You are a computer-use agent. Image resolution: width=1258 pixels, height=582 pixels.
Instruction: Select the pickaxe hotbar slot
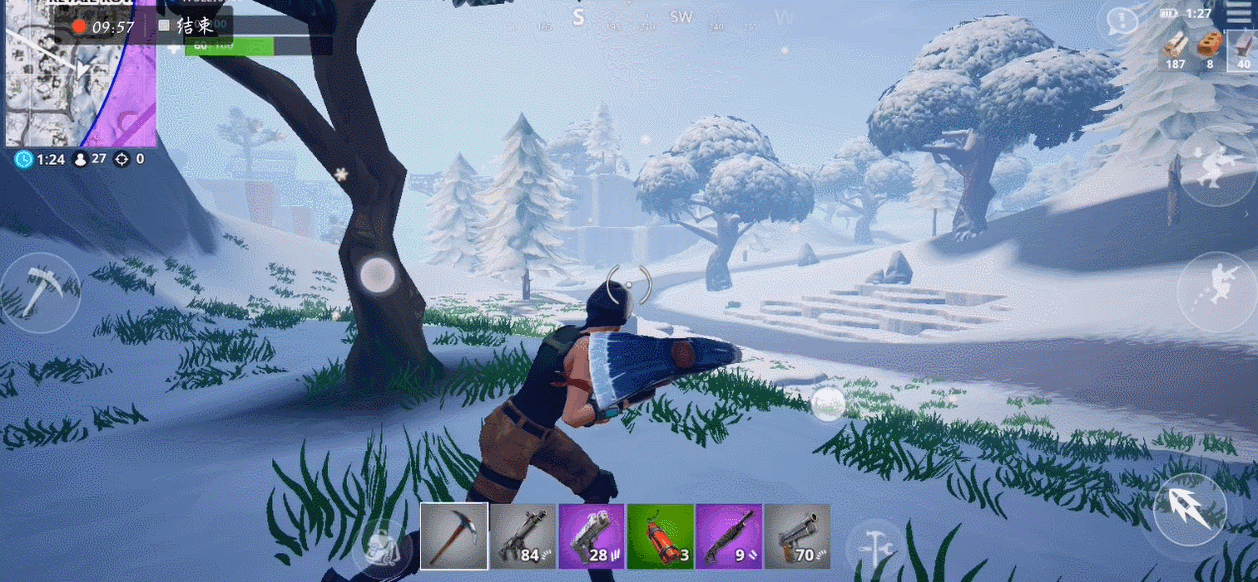(454, 536)
